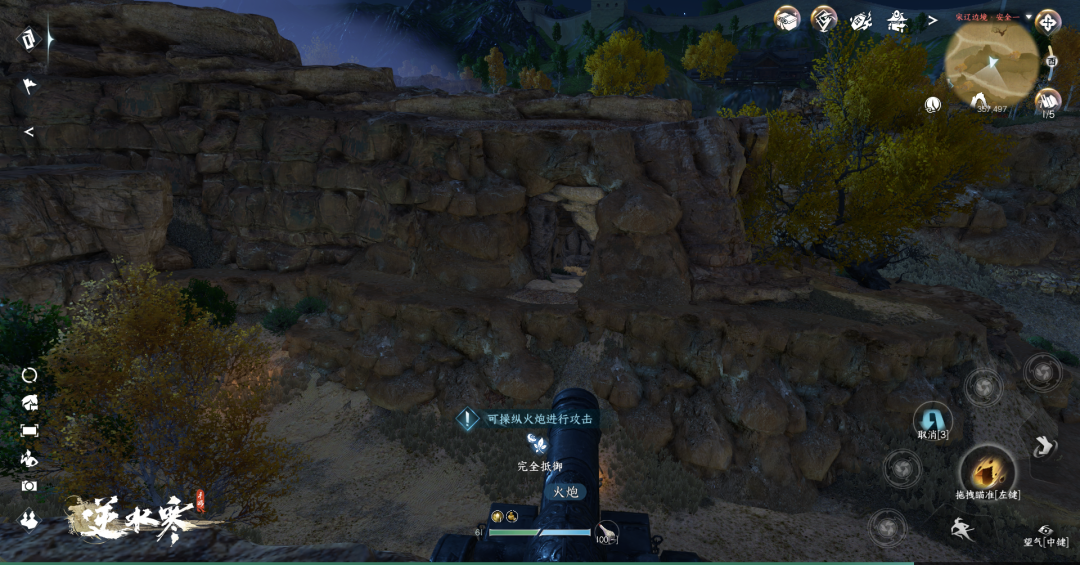Open the gift box icon in the top bar

788,19
